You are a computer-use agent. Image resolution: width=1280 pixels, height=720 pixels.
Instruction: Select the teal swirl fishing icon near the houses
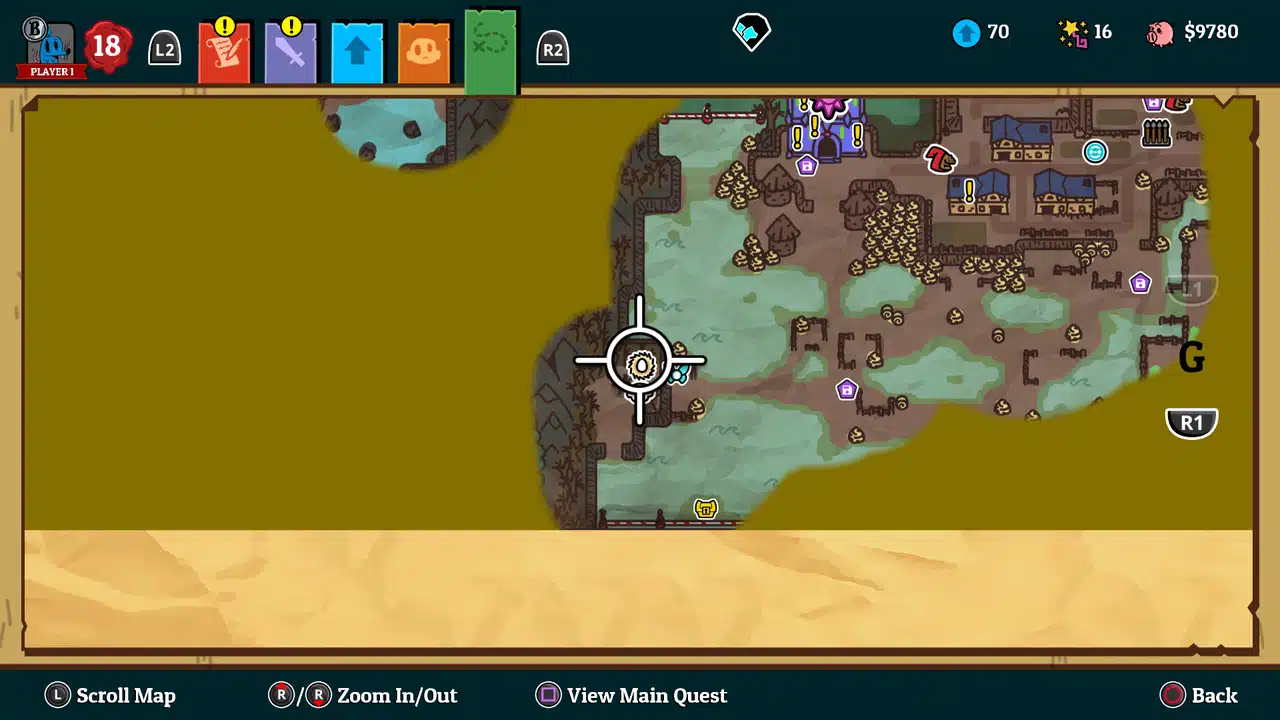click(x=1096, y=152)
